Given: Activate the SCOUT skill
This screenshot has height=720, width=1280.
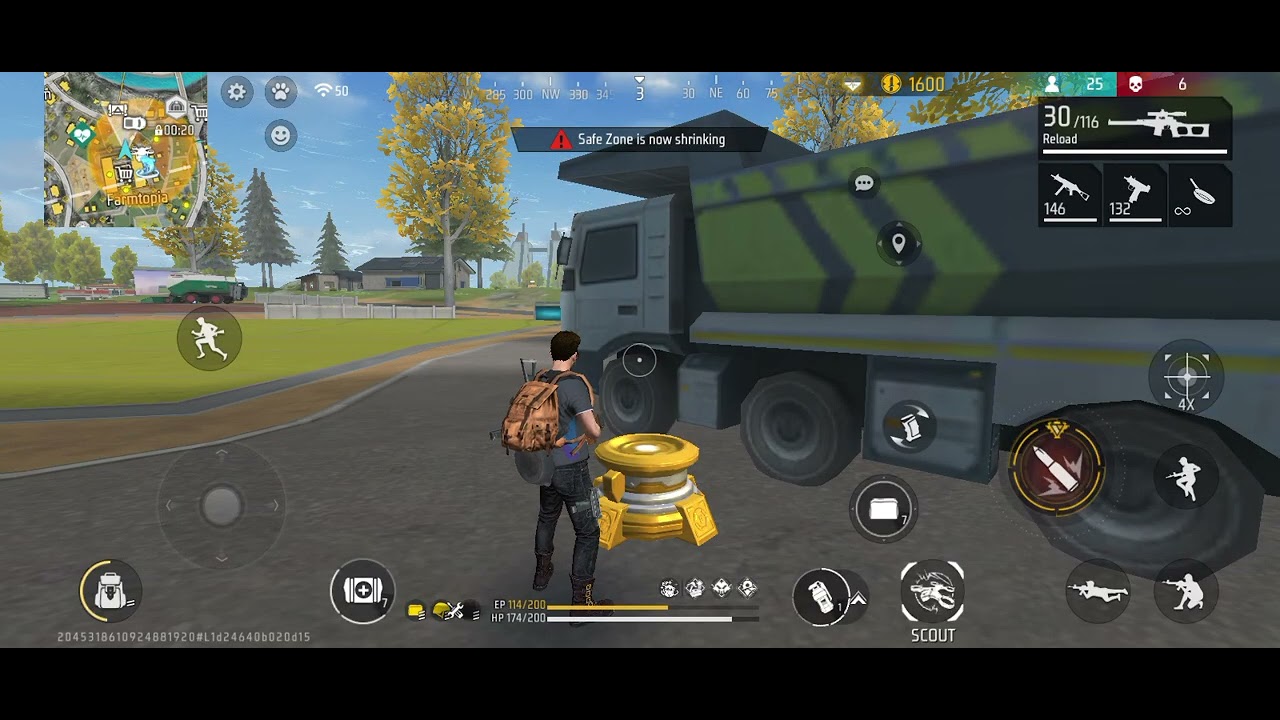Looking at the screenshot, I should coord(932,591).
